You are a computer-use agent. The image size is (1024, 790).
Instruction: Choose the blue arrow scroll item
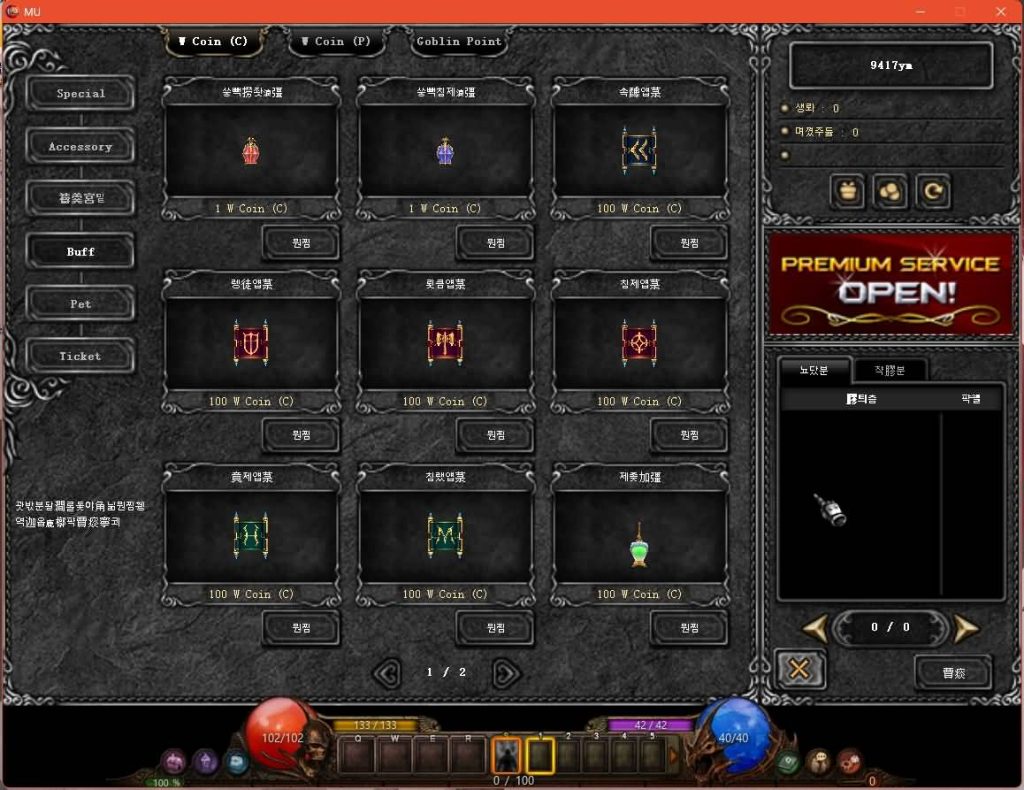(x=639, y=152)
